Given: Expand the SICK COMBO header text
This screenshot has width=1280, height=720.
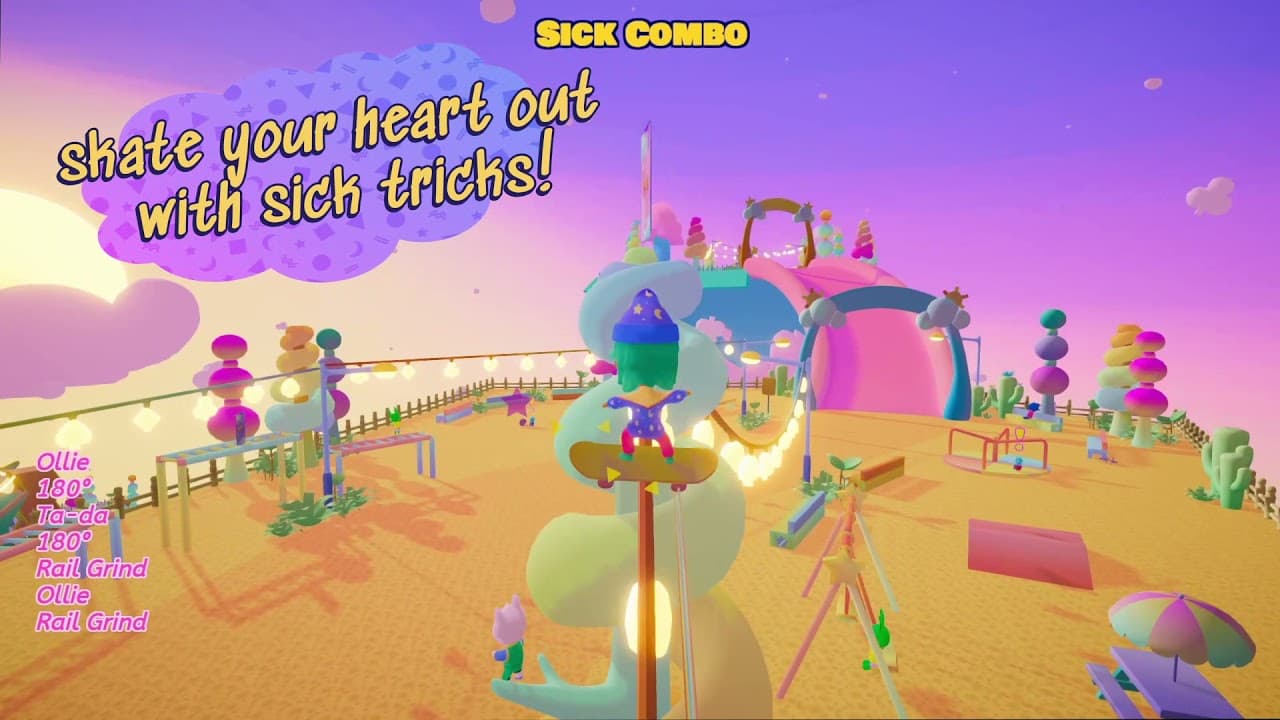Looking at the screenshot, I should 640,32.
